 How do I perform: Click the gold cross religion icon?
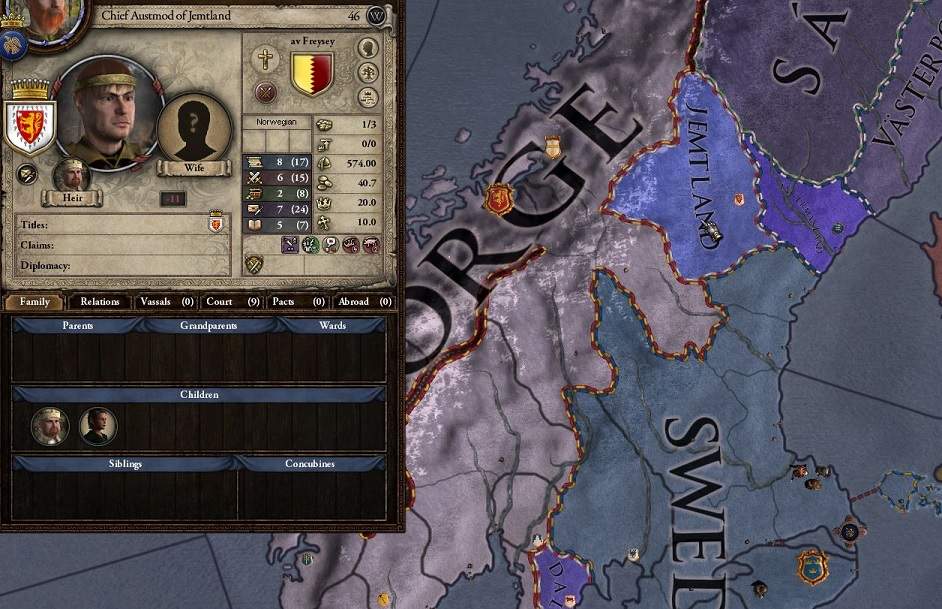point(265,58)
